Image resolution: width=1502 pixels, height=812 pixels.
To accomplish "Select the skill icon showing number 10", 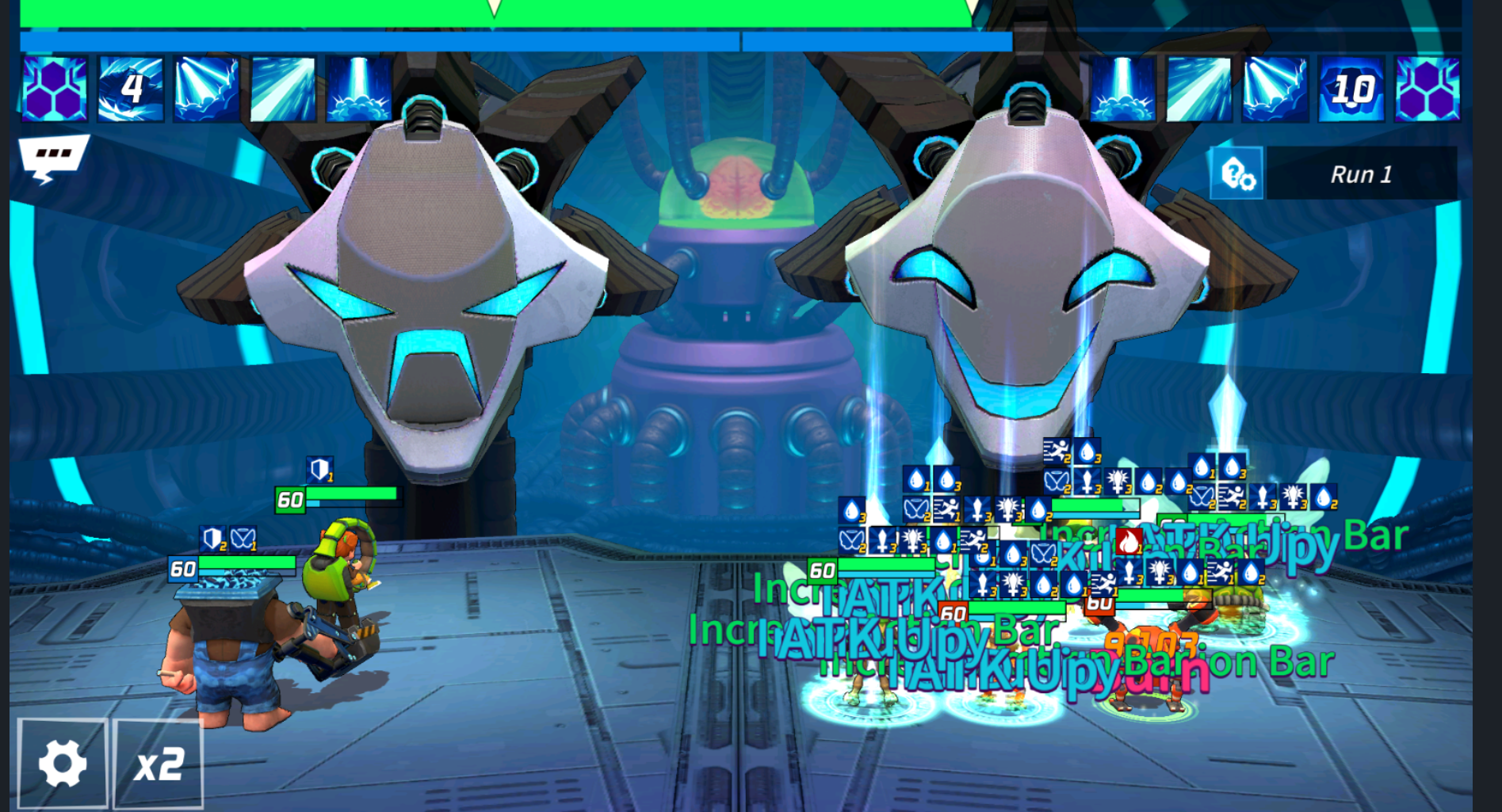I will [x=1351, y=89].
